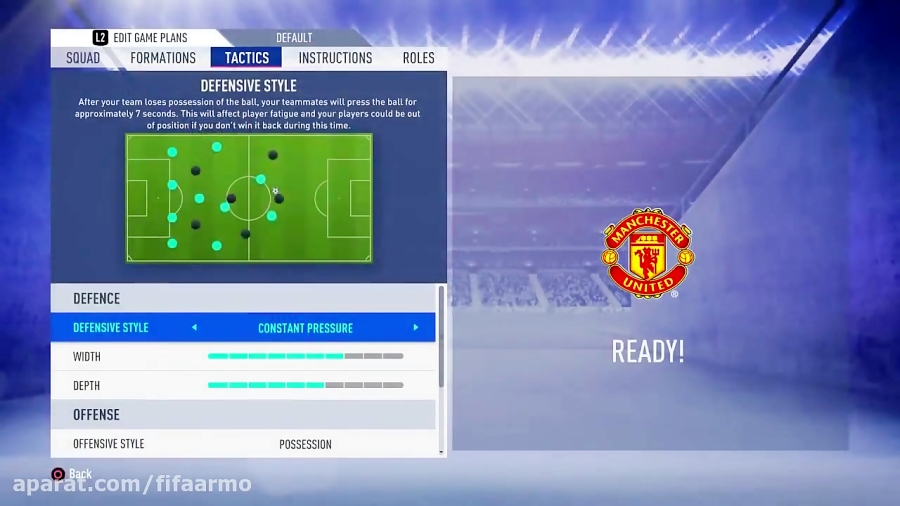Select the Tactics tab
Viewport: 900px width, 506px height.
click(x=246, y=58)
